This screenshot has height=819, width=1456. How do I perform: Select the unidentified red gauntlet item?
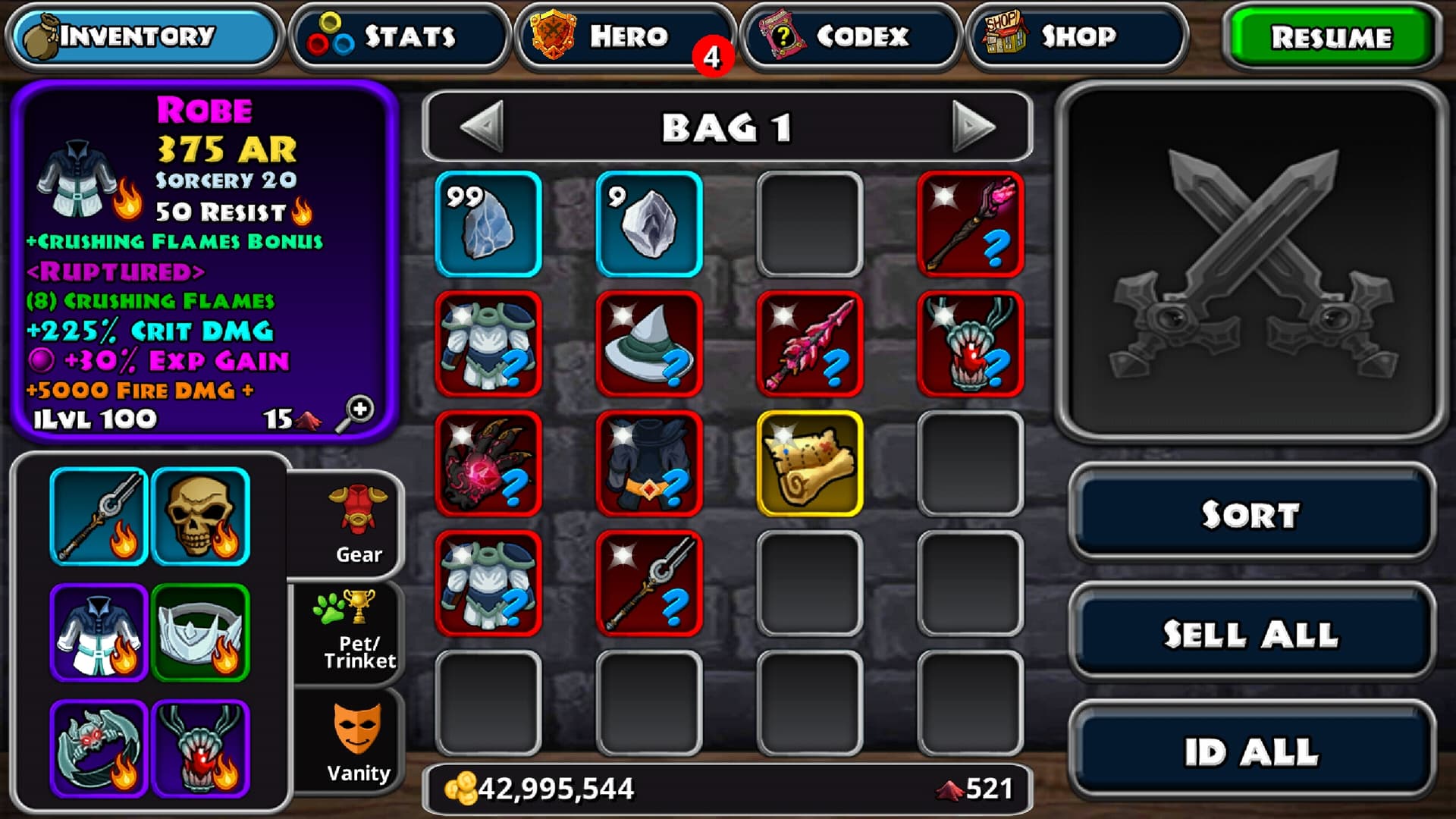[x=488, y=464]
